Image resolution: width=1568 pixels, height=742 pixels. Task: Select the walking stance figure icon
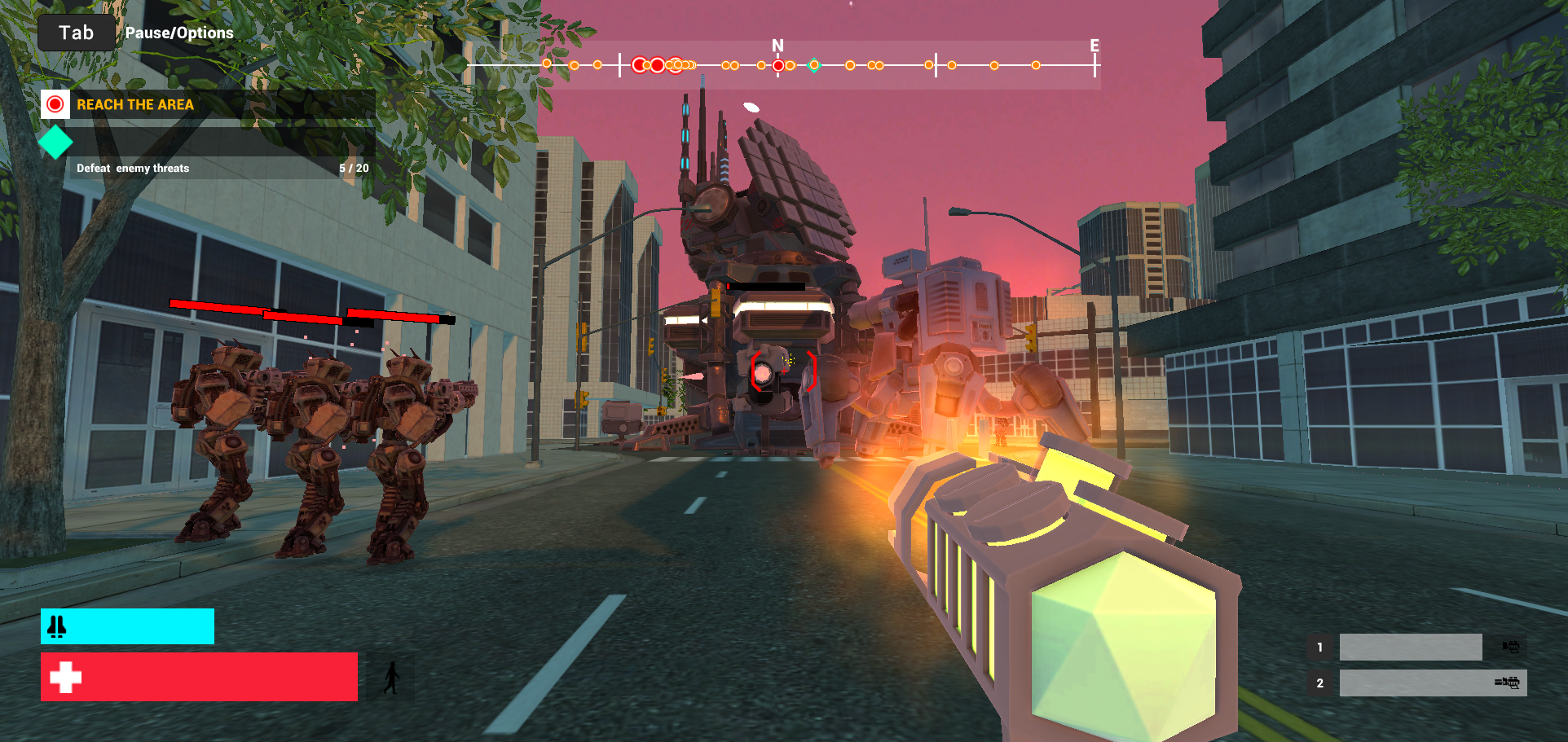390,679
